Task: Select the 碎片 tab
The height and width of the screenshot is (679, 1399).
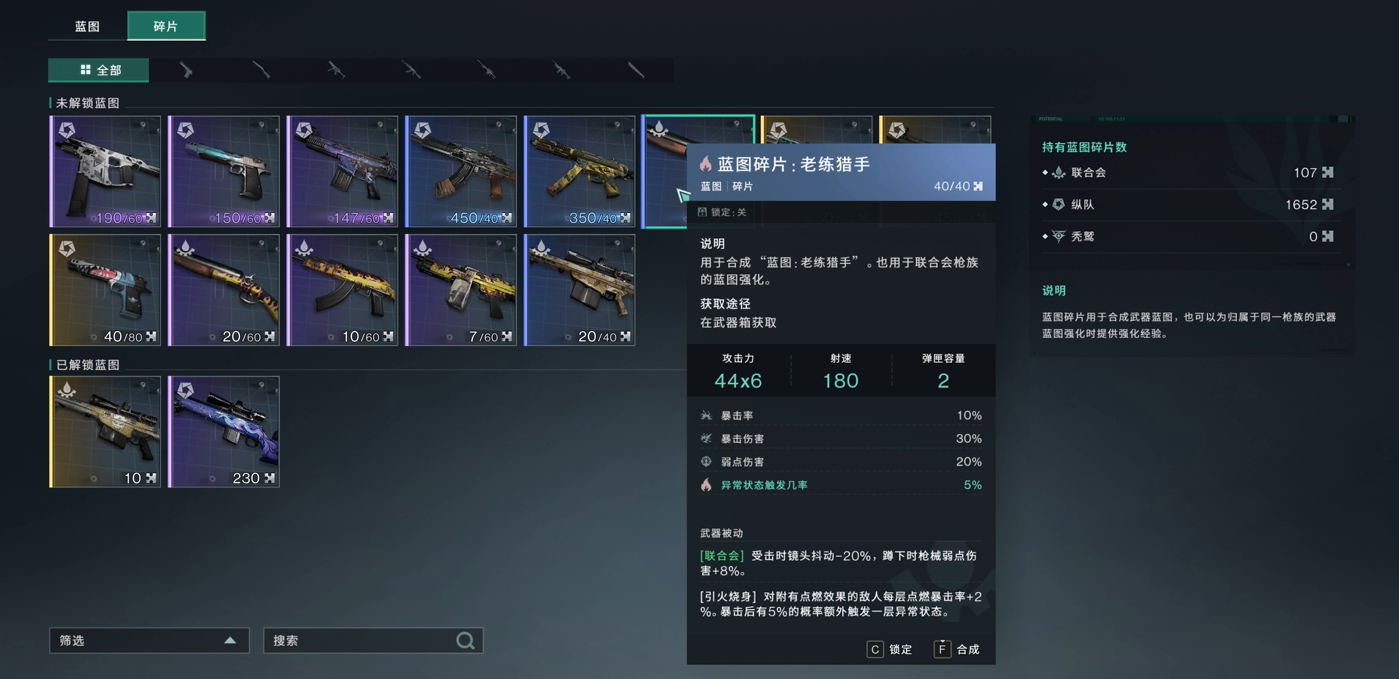Action: [166, 26]
